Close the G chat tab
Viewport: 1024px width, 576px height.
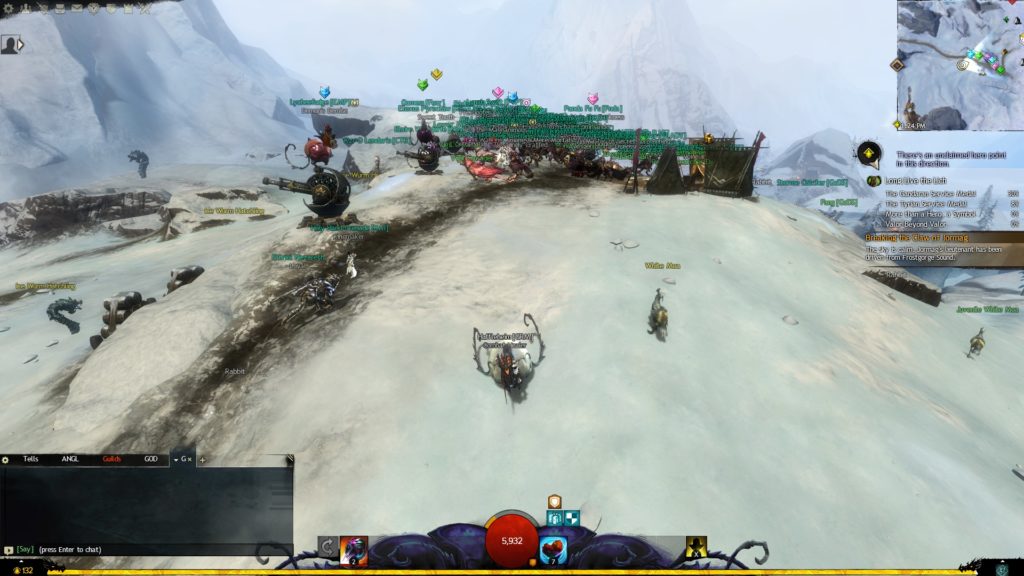[190, 459]
